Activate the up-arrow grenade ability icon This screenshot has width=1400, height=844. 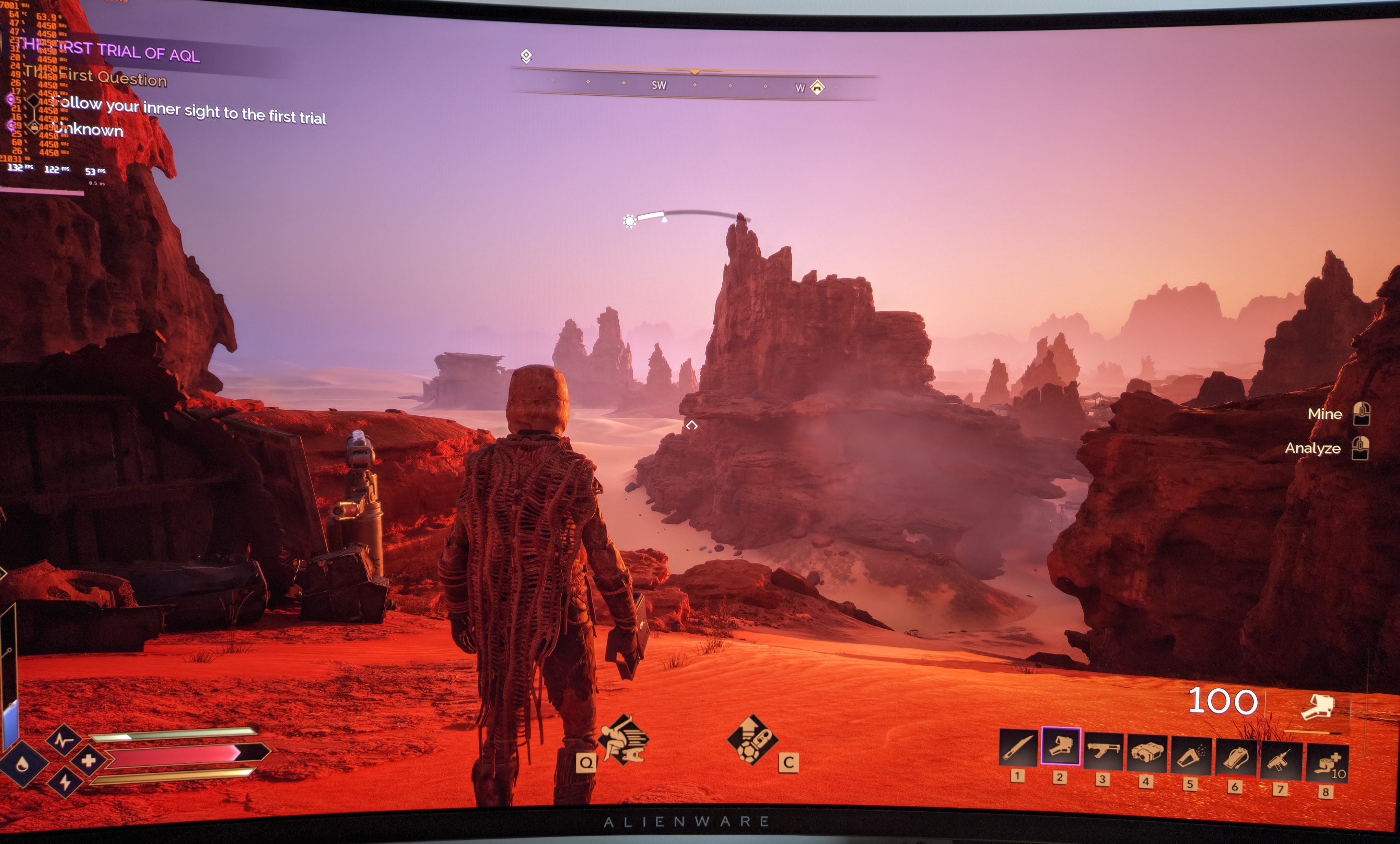pyautogui.click(x=752, y=739)
